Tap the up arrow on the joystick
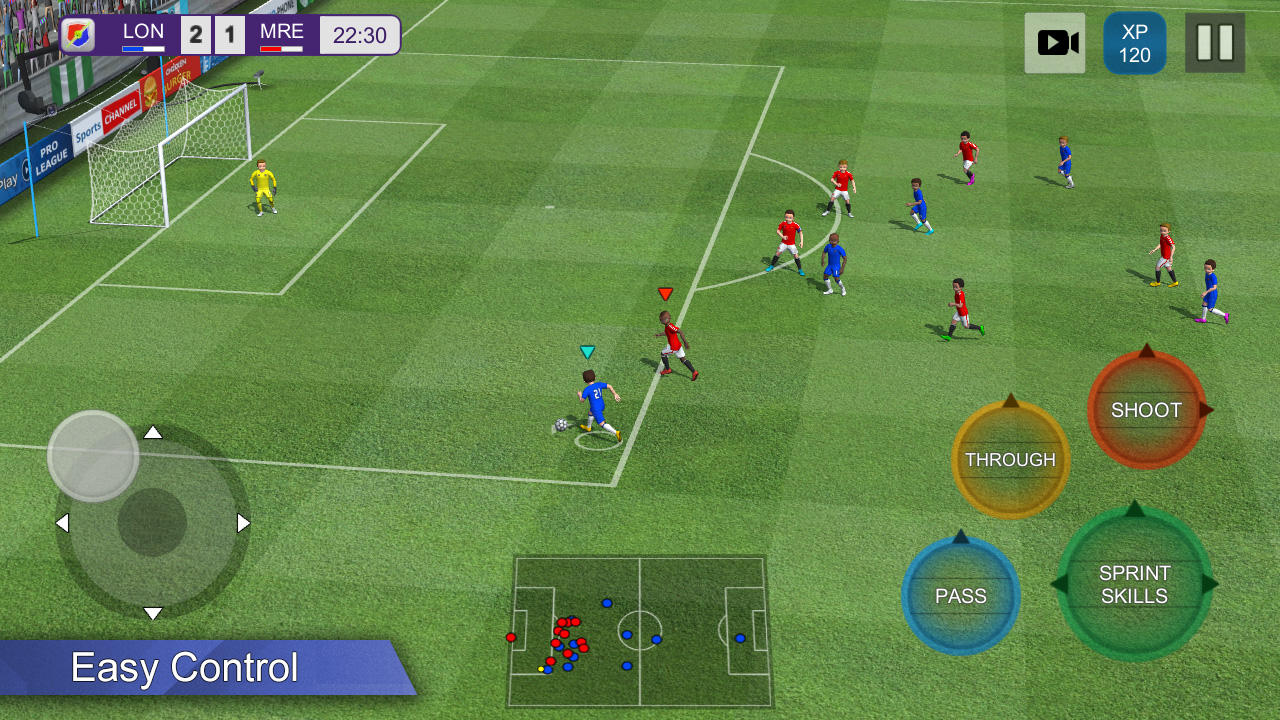Viewport: 1280px width, 720px height. click(153, 433)
